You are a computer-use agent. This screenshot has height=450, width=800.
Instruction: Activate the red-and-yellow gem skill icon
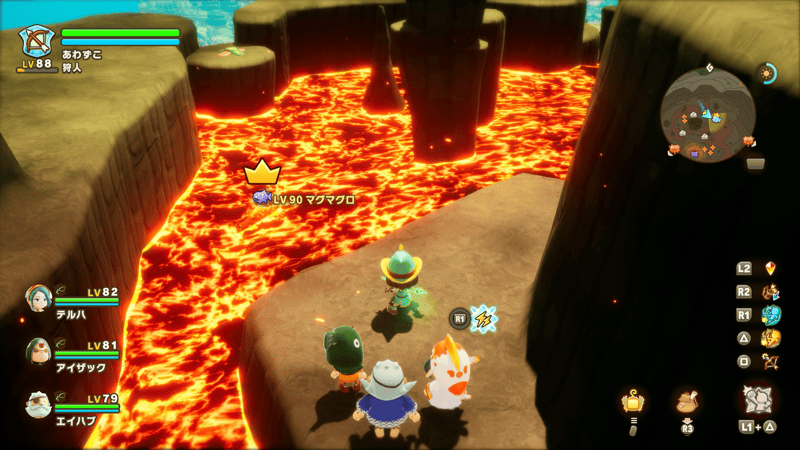(770, 268)
